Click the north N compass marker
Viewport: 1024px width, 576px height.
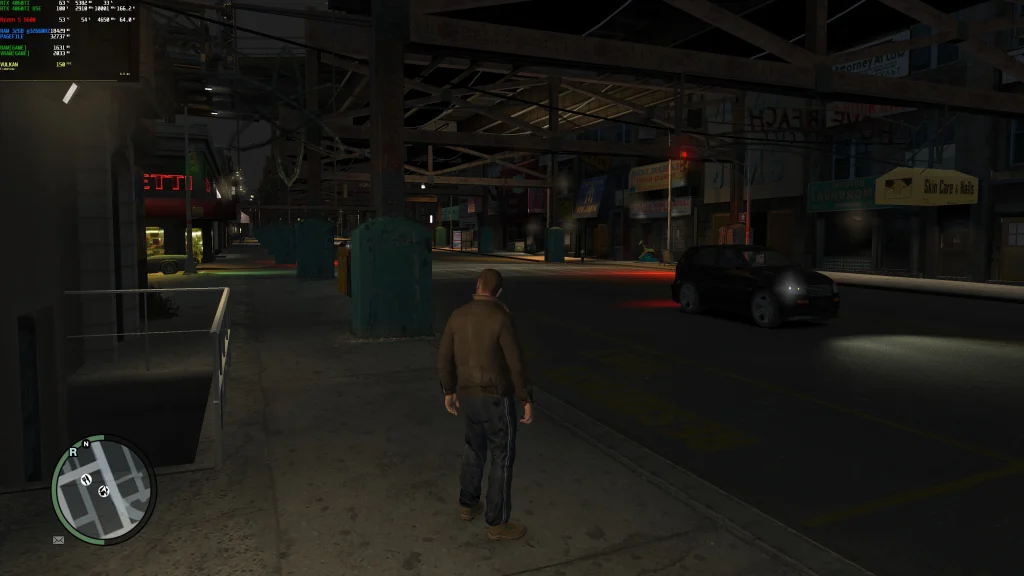point(86,441)
